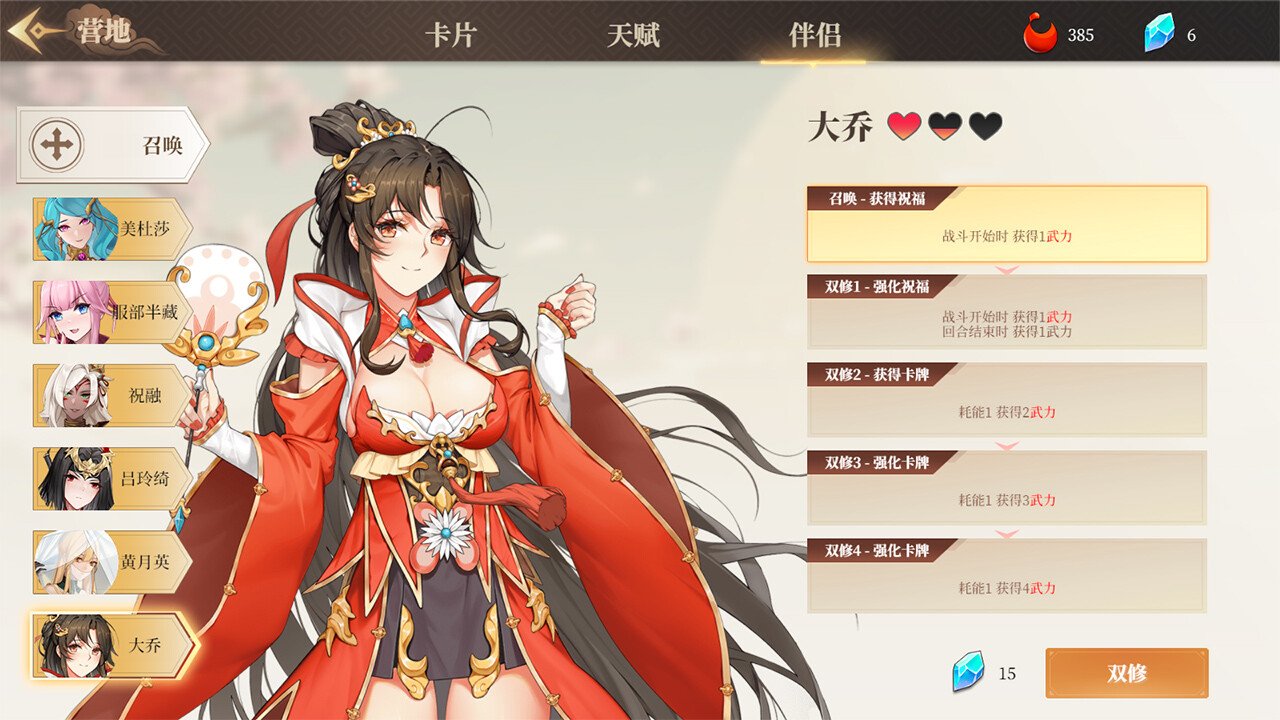
Task: Select companion 祝融 from the list
Action: pos(103,395)
